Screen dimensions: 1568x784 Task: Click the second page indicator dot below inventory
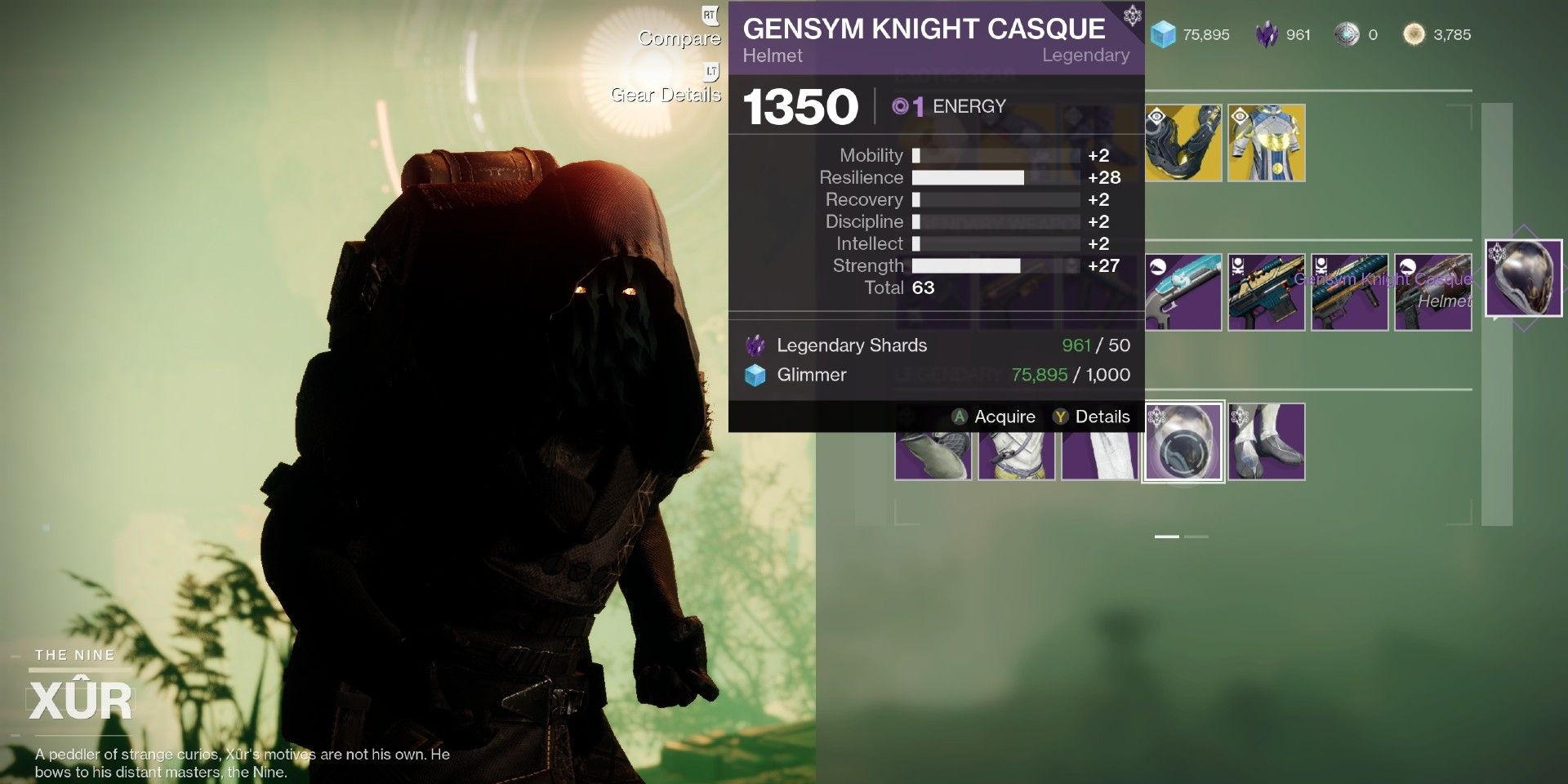pos(1198,537)
